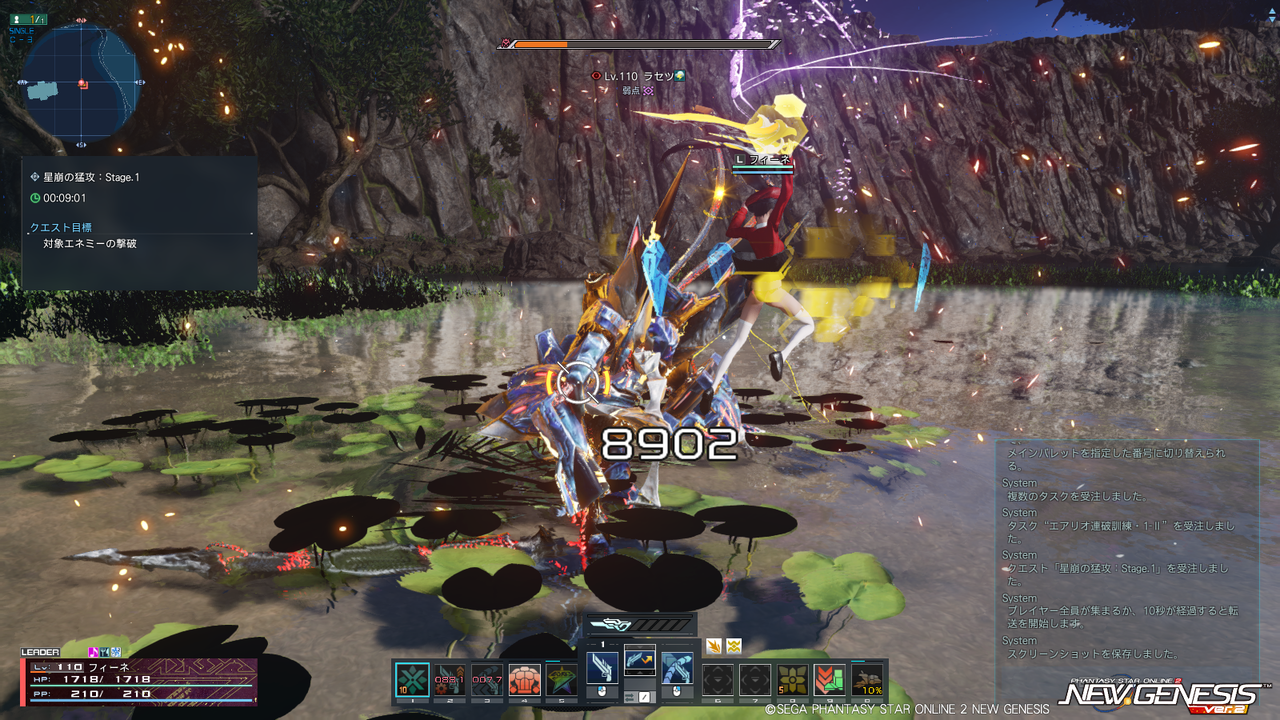This screenshot has height=720, width=1280.
Task: Click the orange flame buff icon
Action: tap(714, 645)
